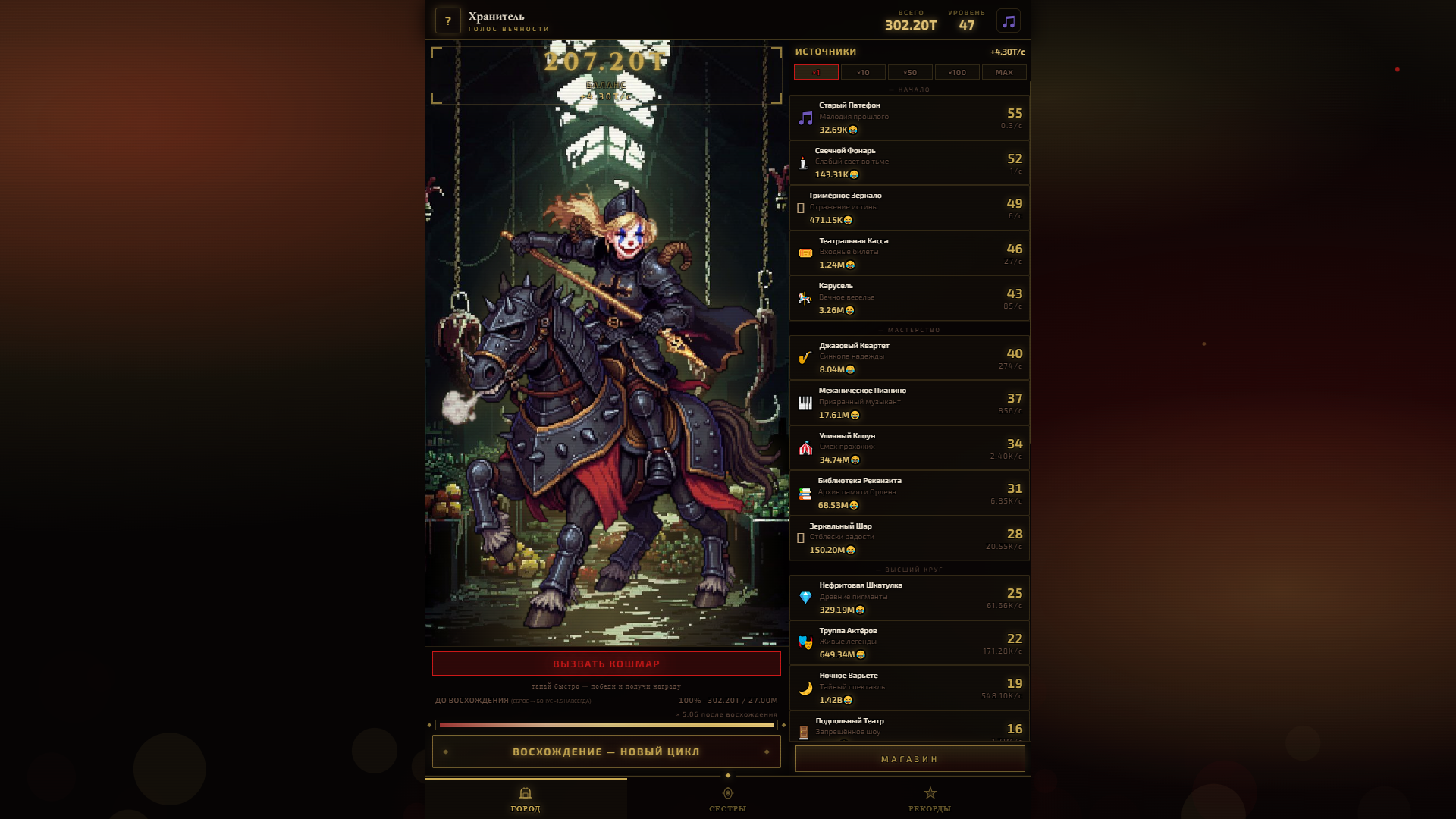This screenshot has width=1456, height=819.
Task: Click the Карусель carousel icon
Action: click(x=804, y=297)
